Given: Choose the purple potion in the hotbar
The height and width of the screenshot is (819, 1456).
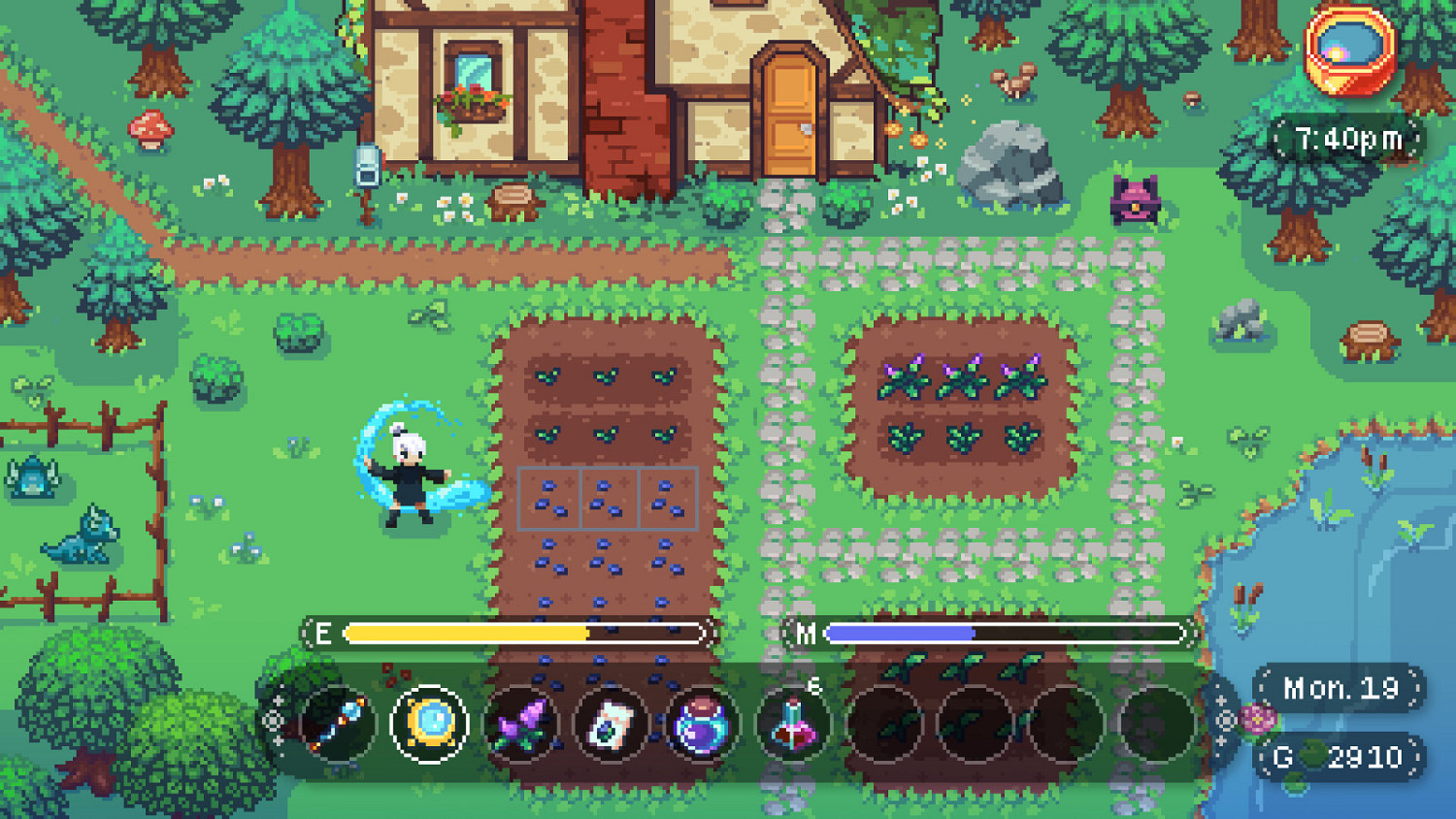Looking at the screenshot, I should [699, 723].
